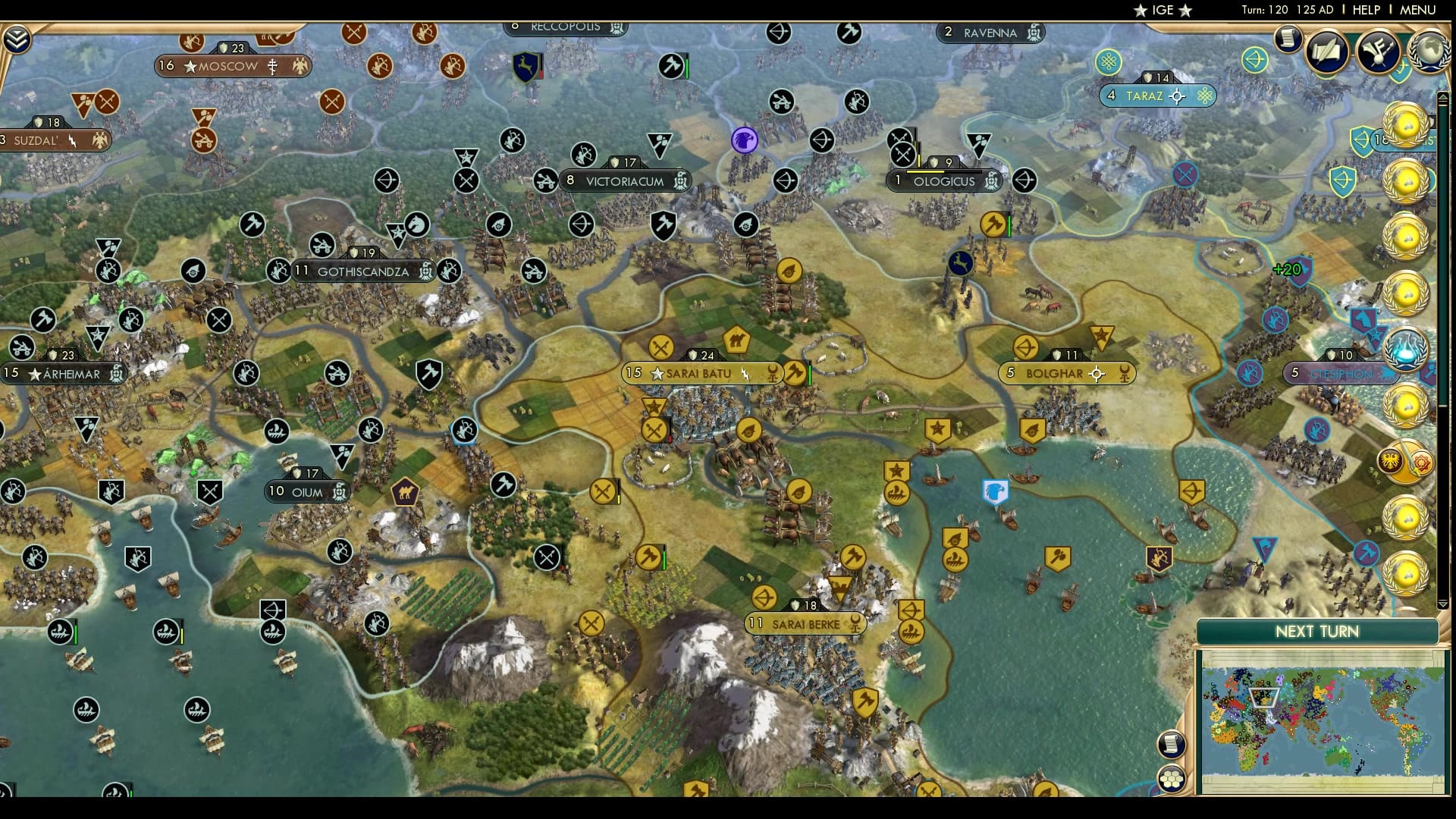
Task: Open the scroll-and-quill round button
Action: 1326,51
